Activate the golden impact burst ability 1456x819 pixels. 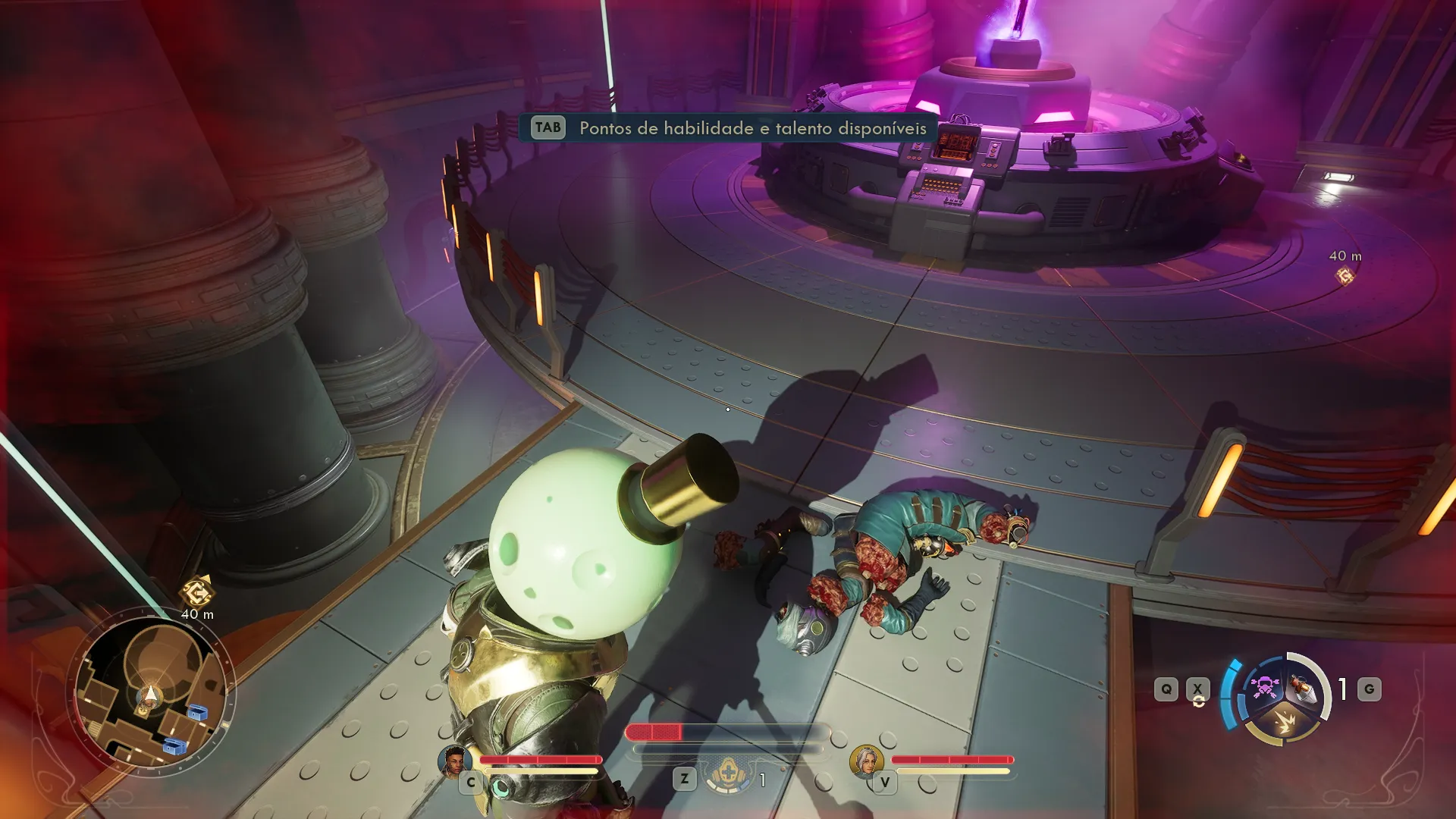[x=1285, y=722]
